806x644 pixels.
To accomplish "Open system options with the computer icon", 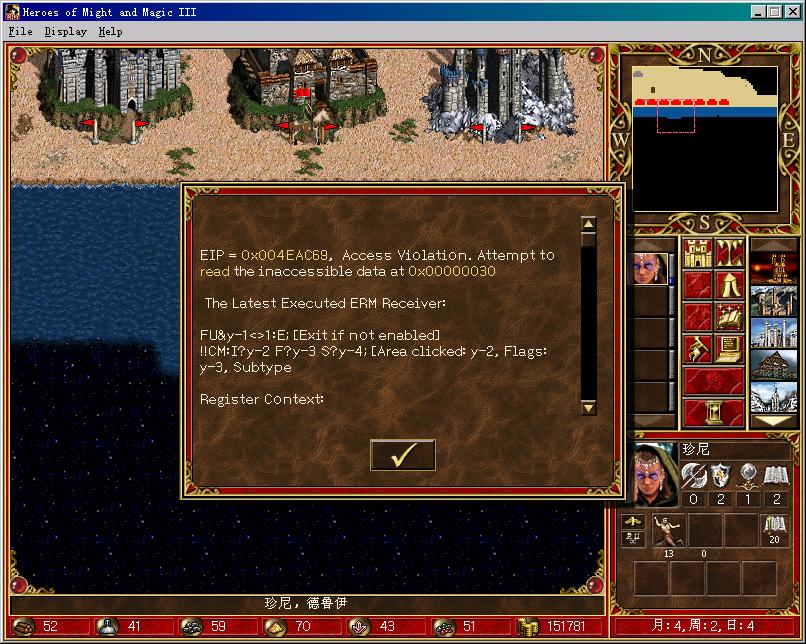I will [x=729, y=349].
